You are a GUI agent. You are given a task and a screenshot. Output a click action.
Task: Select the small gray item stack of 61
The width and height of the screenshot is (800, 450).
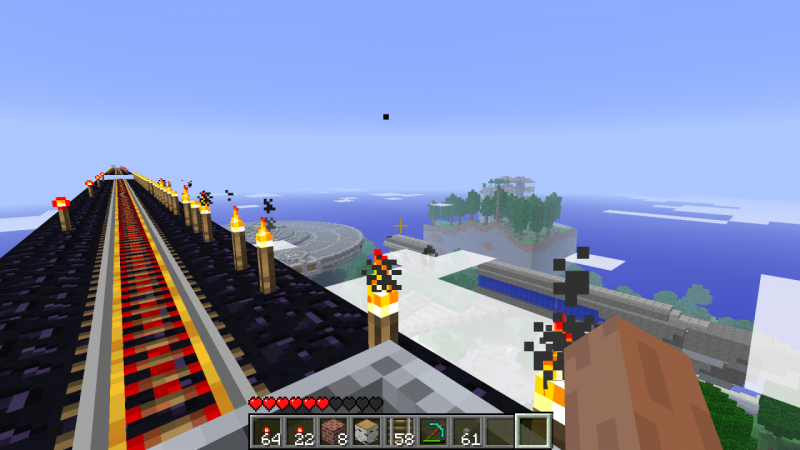466,432
